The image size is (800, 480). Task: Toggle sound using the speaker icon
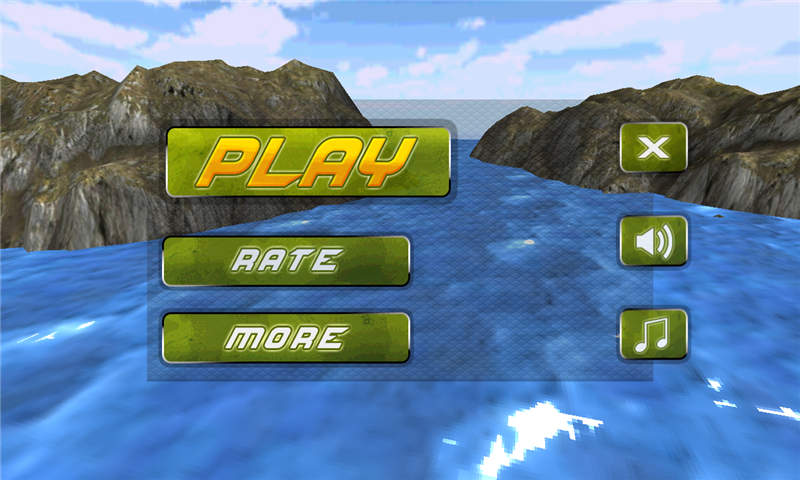653,241
